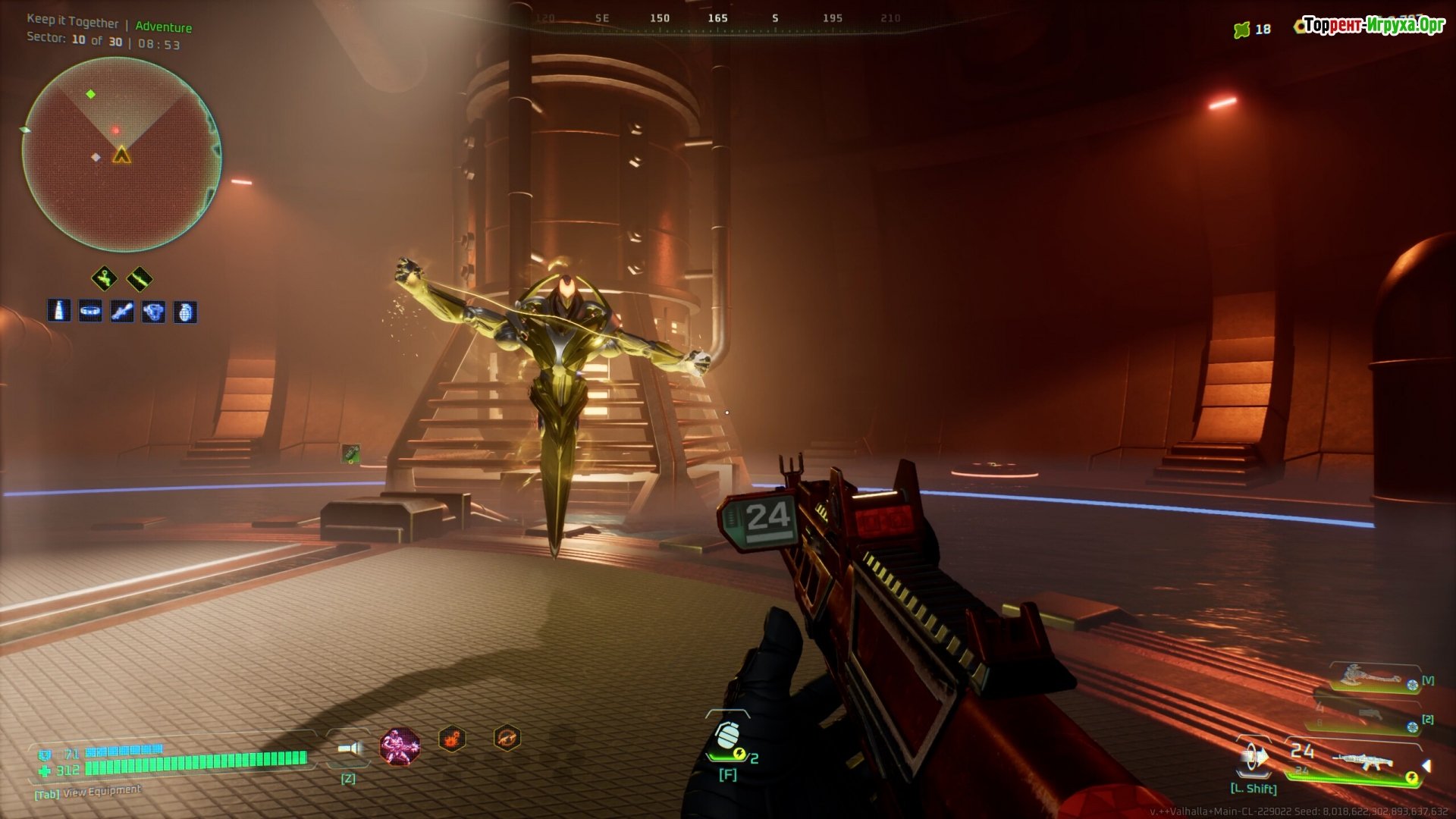Select the blue goggles item icon
1456x819 pixels.
pyautogui.click(x=154, y=311)
